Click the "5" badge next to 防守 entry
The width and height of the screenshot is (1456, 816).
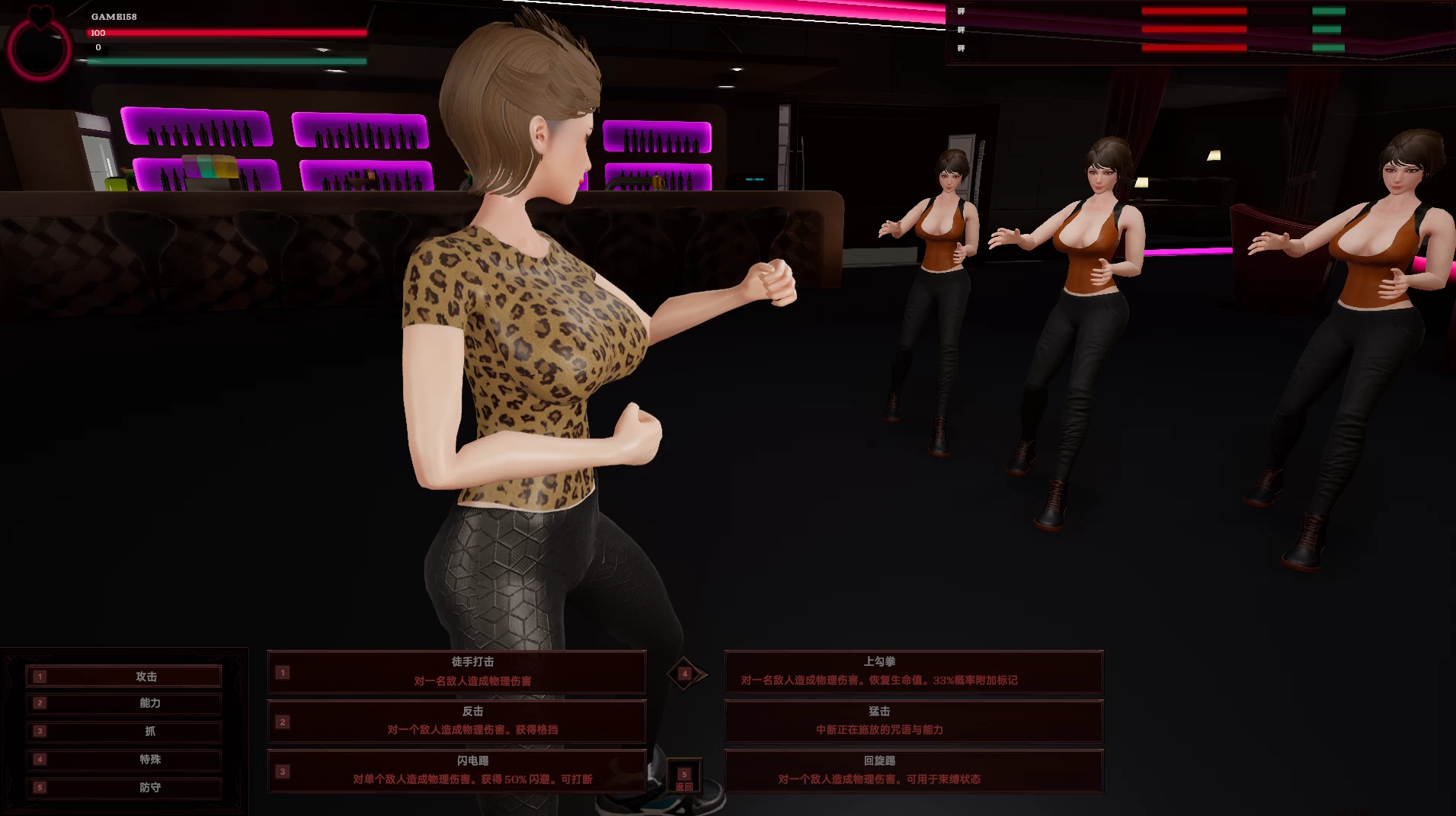[x=40, y=788]
